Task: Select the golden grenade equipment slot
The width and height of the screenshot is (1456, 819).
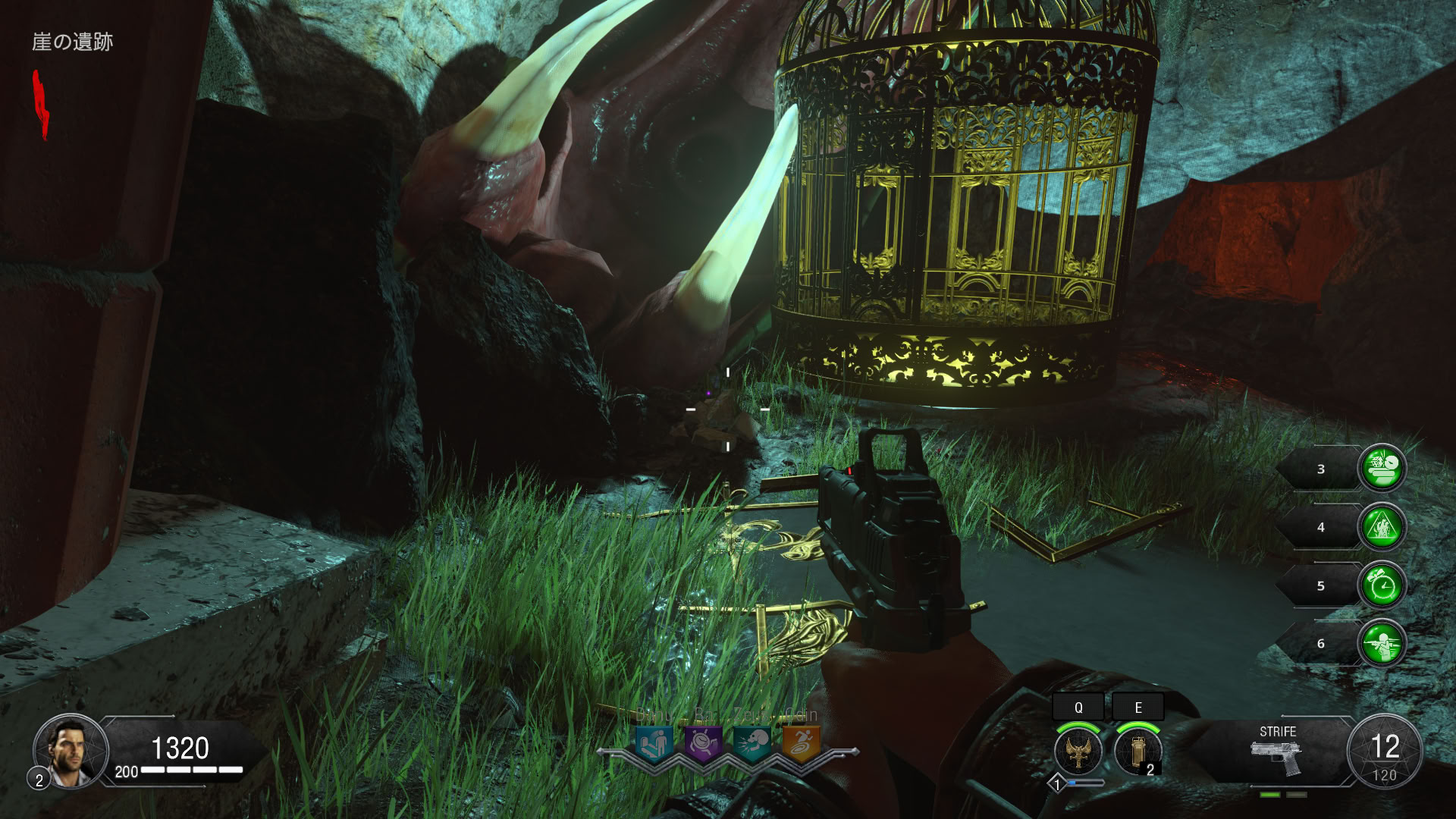Action: point(1137,751)
